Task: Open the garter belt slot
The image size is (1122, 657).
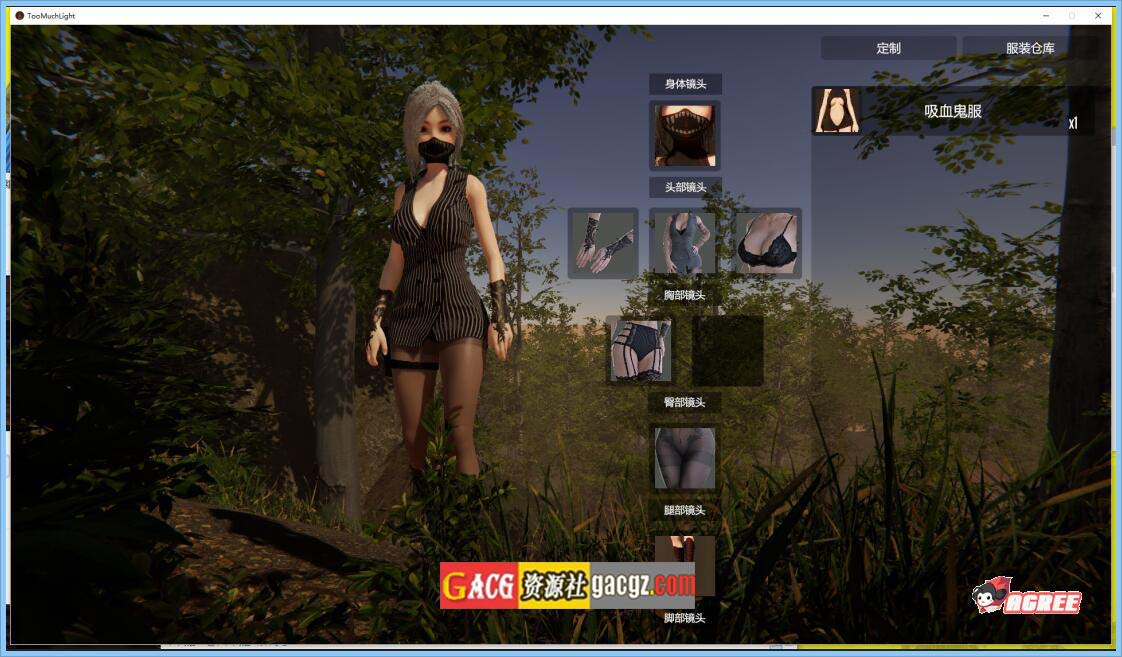Action: tap(641, 350)
